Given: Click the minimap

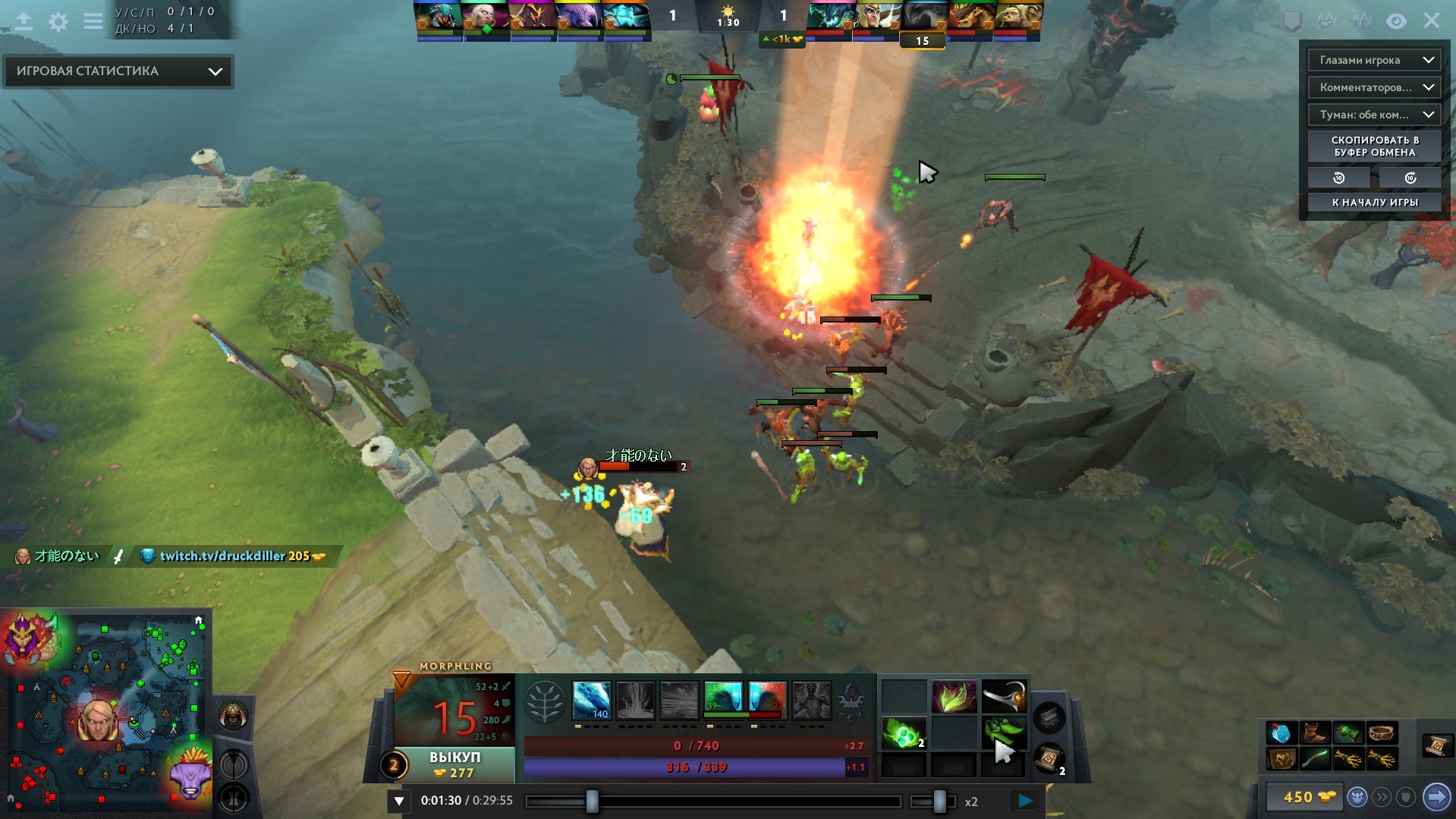Looking at the screenshot, I should point(106,713).
